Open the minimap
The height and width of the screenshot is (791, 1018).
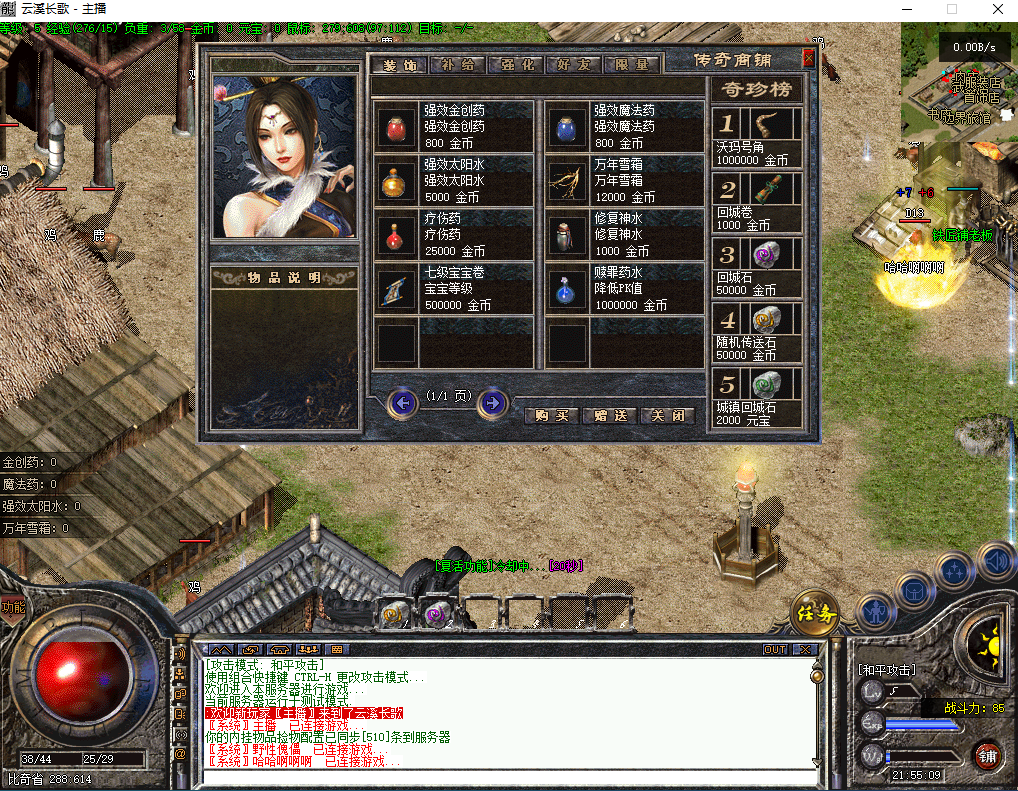959,83
